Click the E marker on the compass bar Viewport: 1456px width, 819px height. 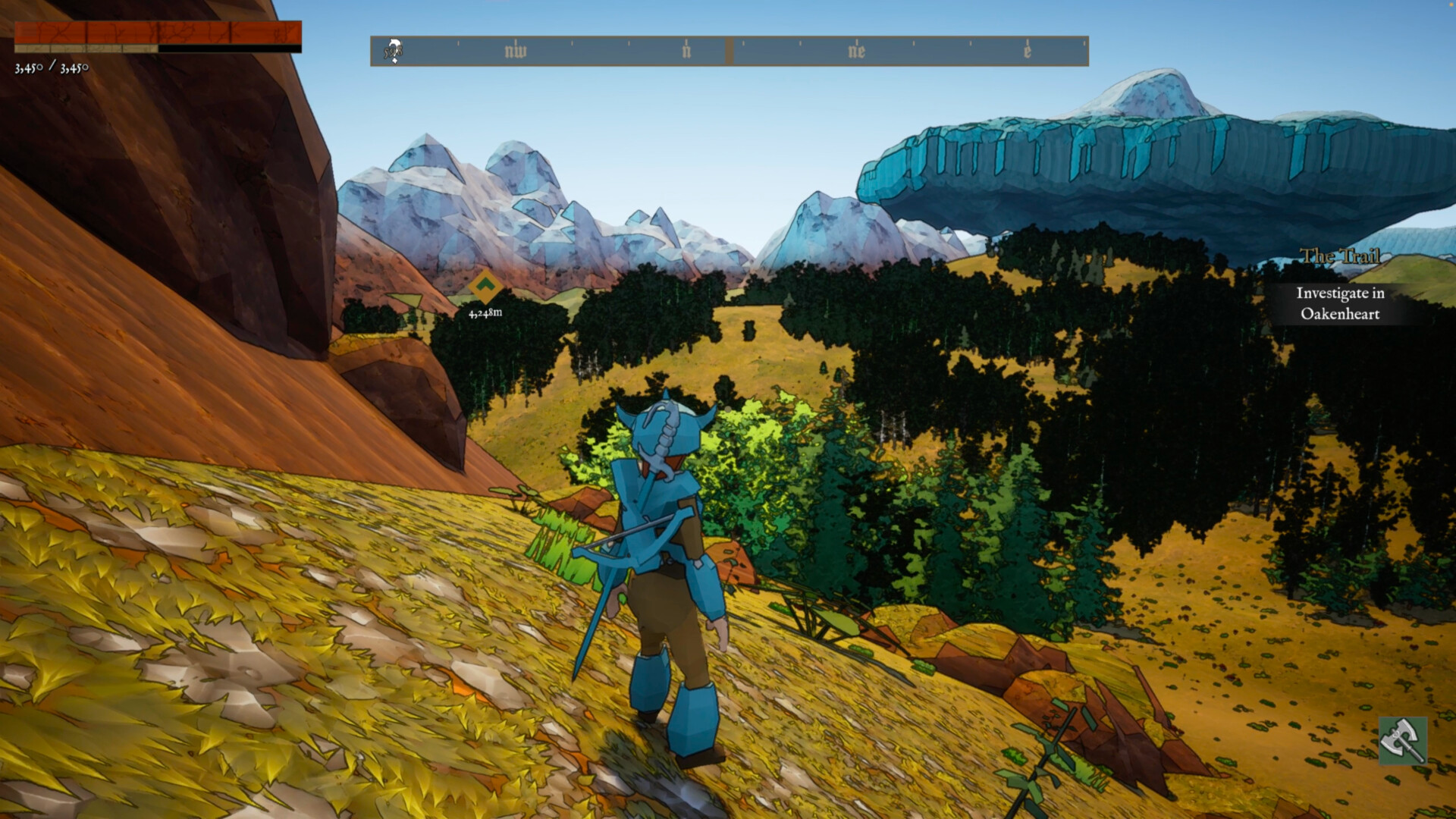pos(1027,51)
